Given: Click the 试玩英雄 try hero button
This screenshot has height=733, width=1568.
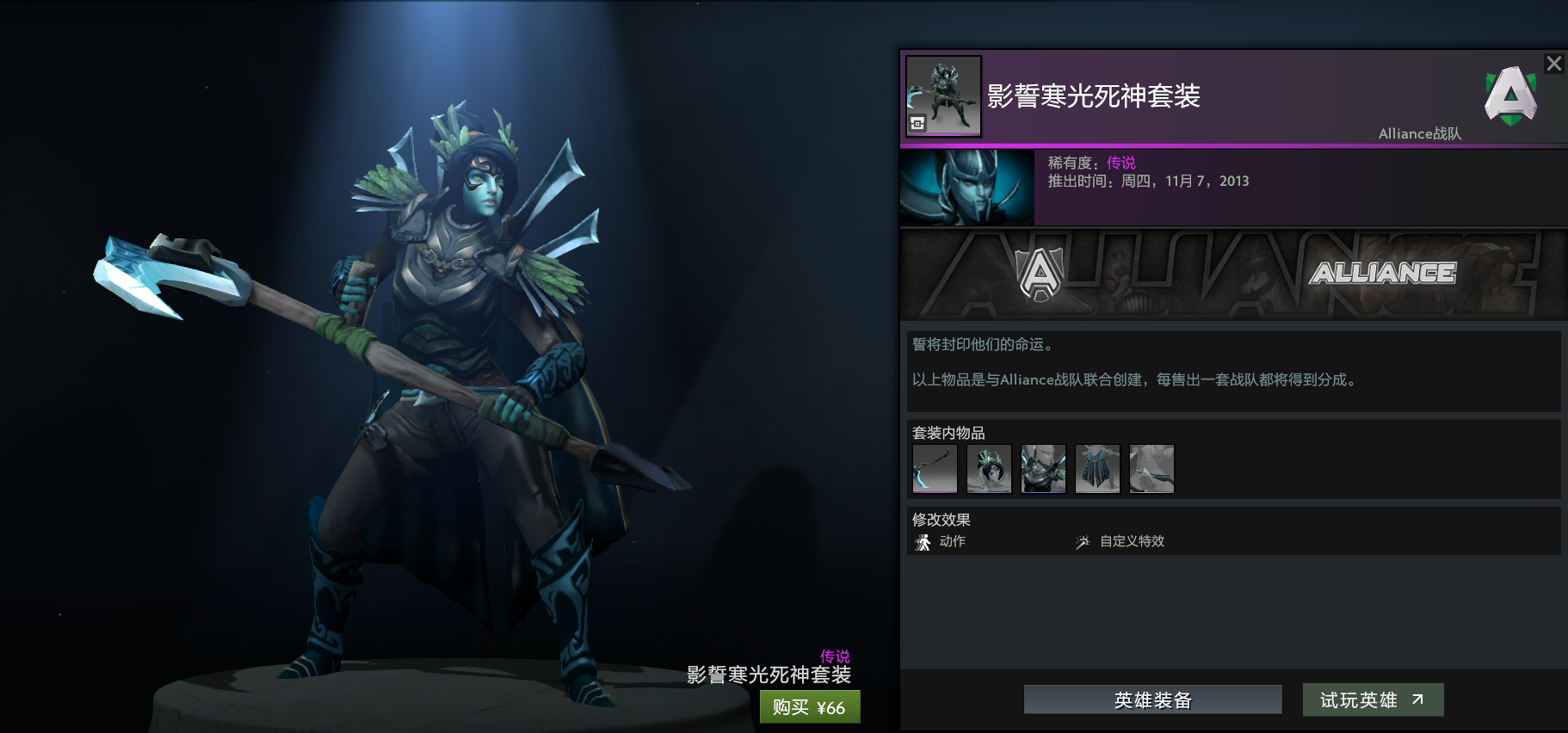Looking at the screenshot, I should click(1372, 699).
